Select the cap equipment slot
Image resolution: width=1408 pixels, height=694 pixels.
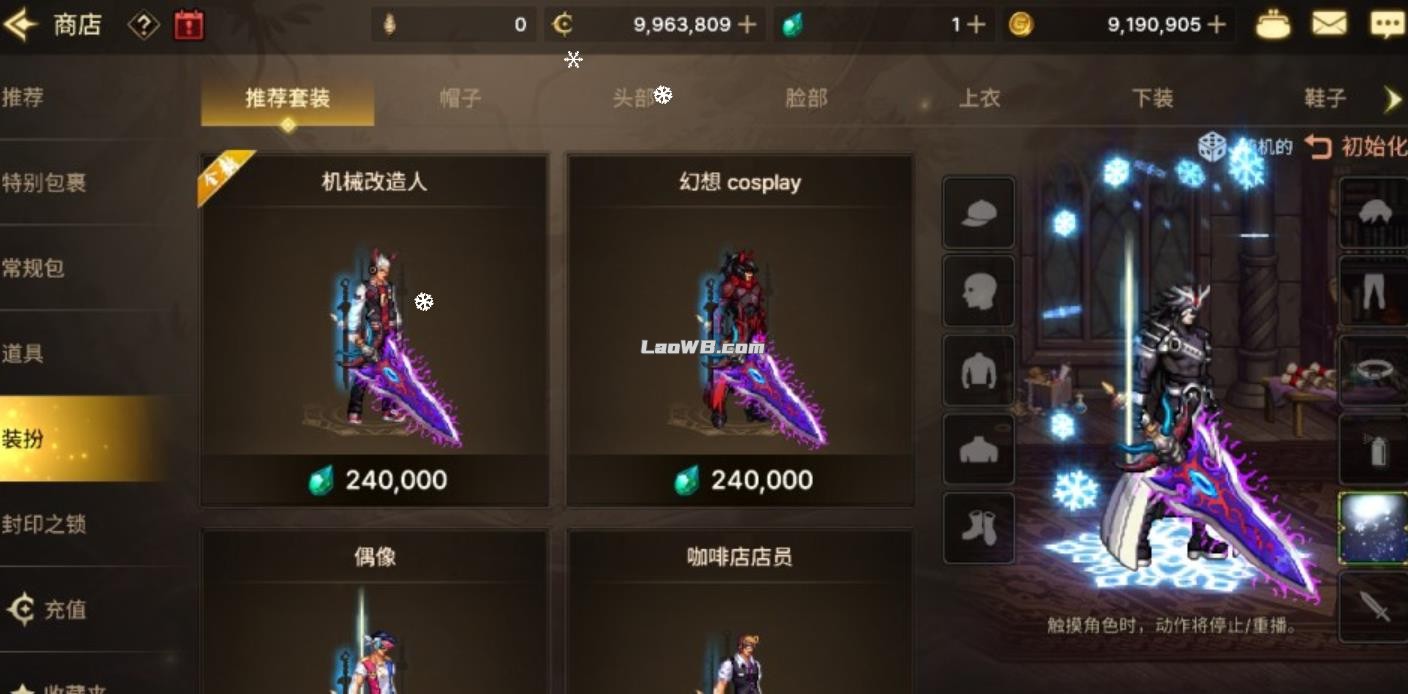978,213
